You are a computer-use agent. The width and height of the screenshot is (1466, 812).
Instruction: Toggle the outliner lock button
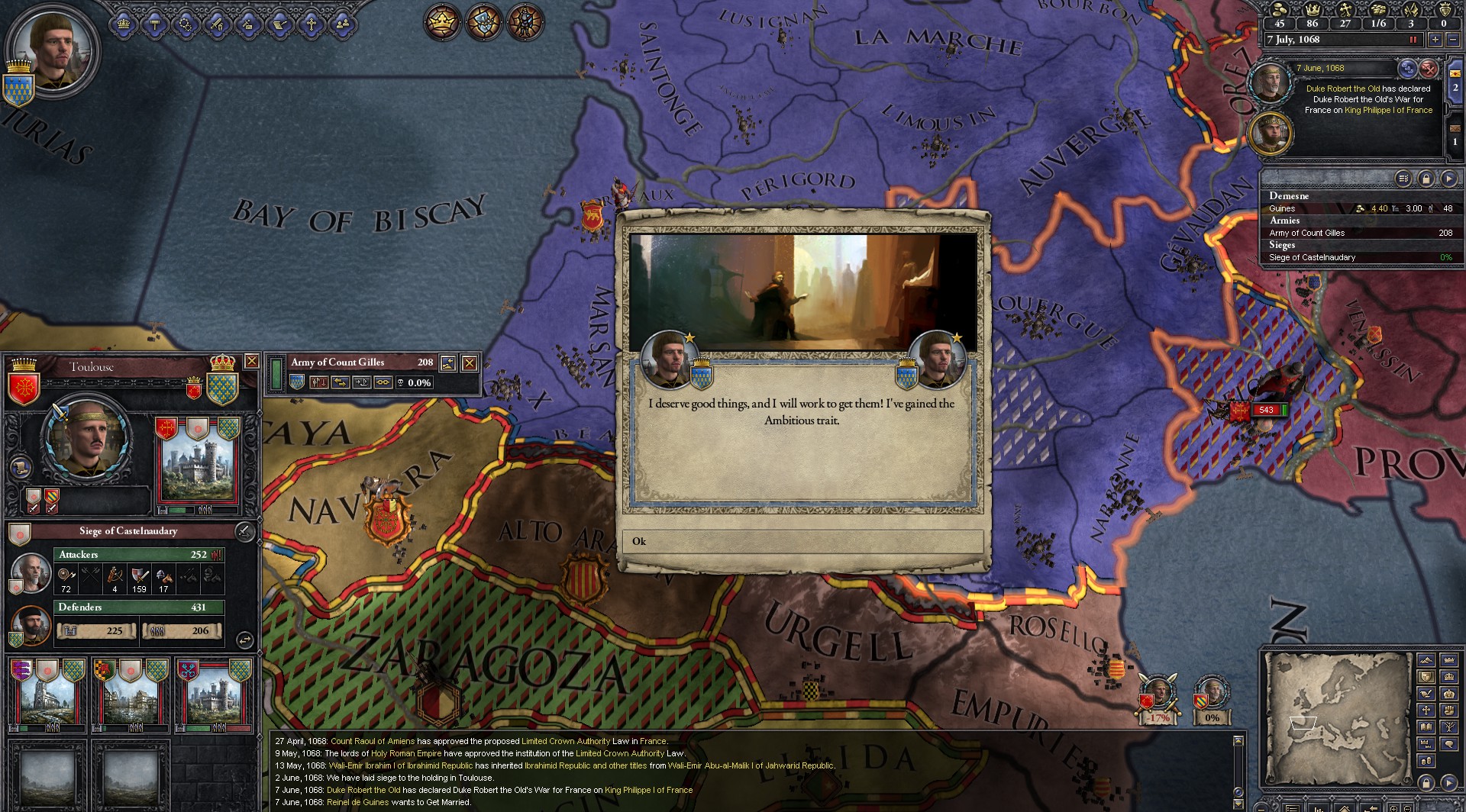pos(1426,179)
